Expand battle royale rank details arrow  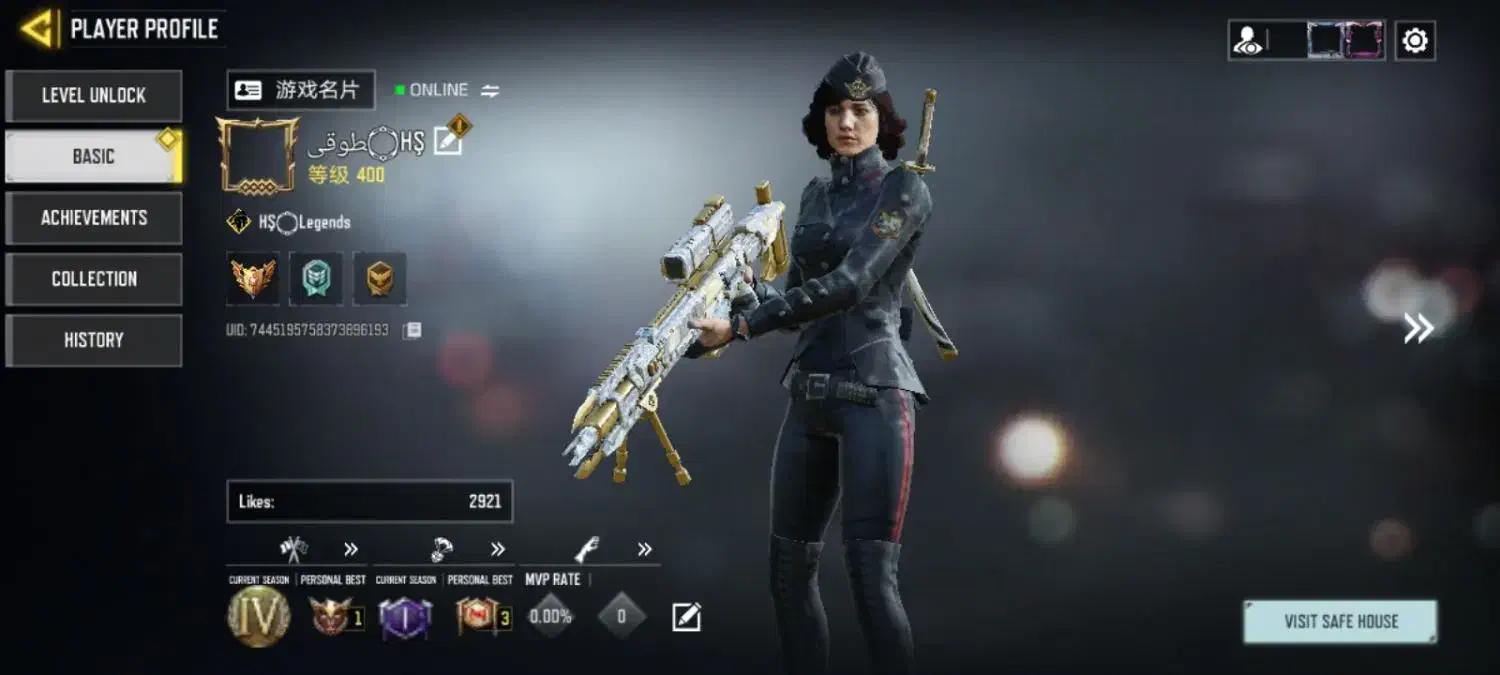497,549
